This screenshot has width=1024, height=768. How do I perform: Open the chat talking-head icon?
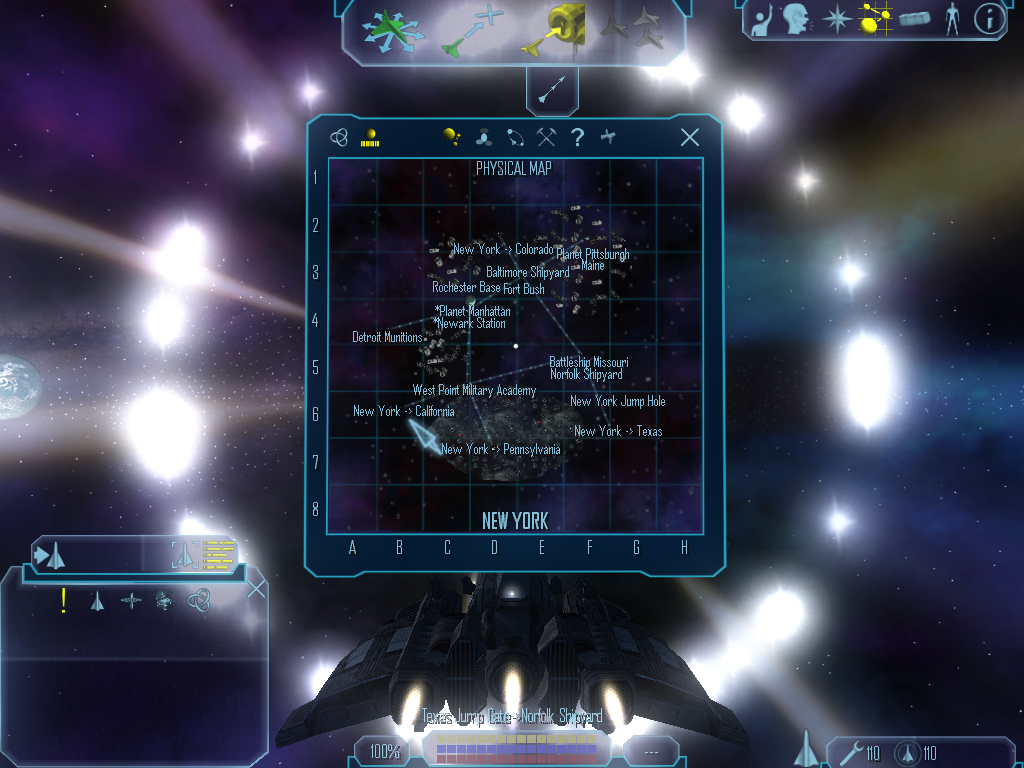click(x=796, y=19)
